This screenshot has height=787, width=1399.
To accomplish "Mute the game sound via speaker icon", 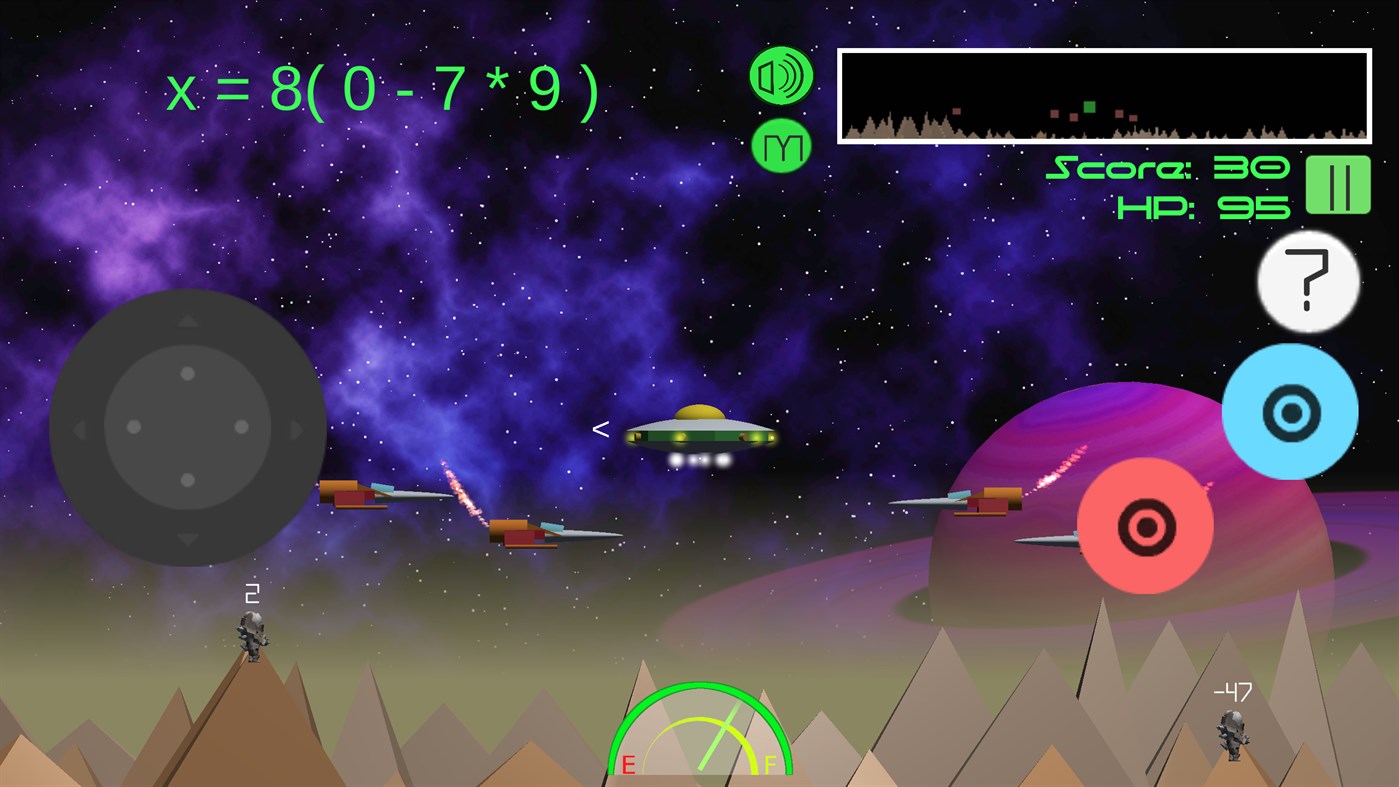I will click(x=781, y=74).
